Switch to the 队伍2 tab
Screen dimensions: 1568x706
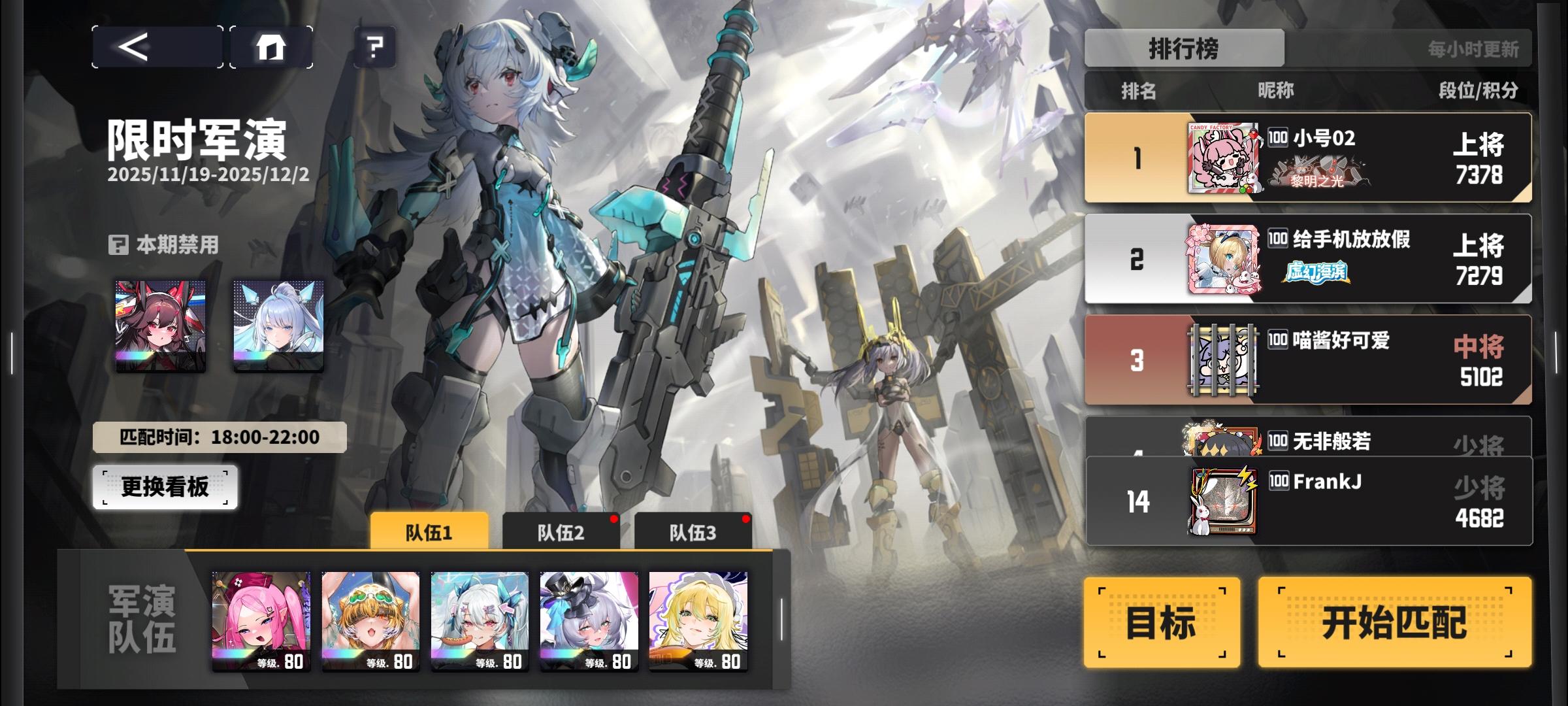click(560, 533)
